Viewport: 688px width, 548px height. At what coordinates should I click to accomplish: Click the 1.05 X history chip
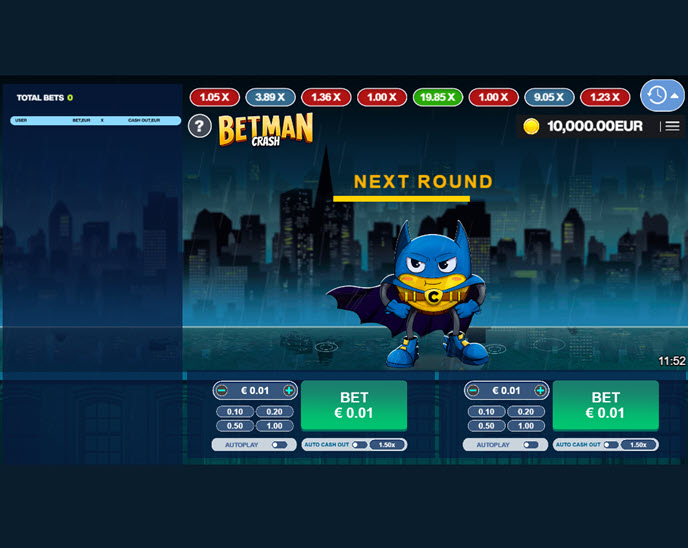pyautogui.click(x=214, y=97)
